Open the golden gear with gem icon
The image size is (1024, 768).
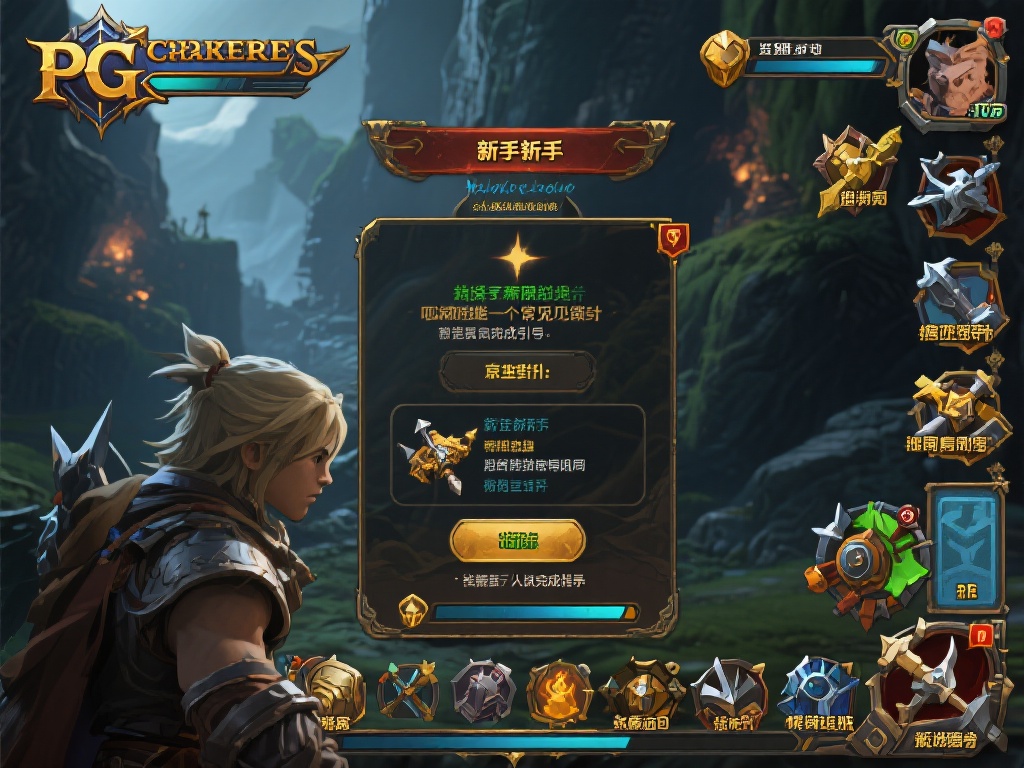(641, 690)
